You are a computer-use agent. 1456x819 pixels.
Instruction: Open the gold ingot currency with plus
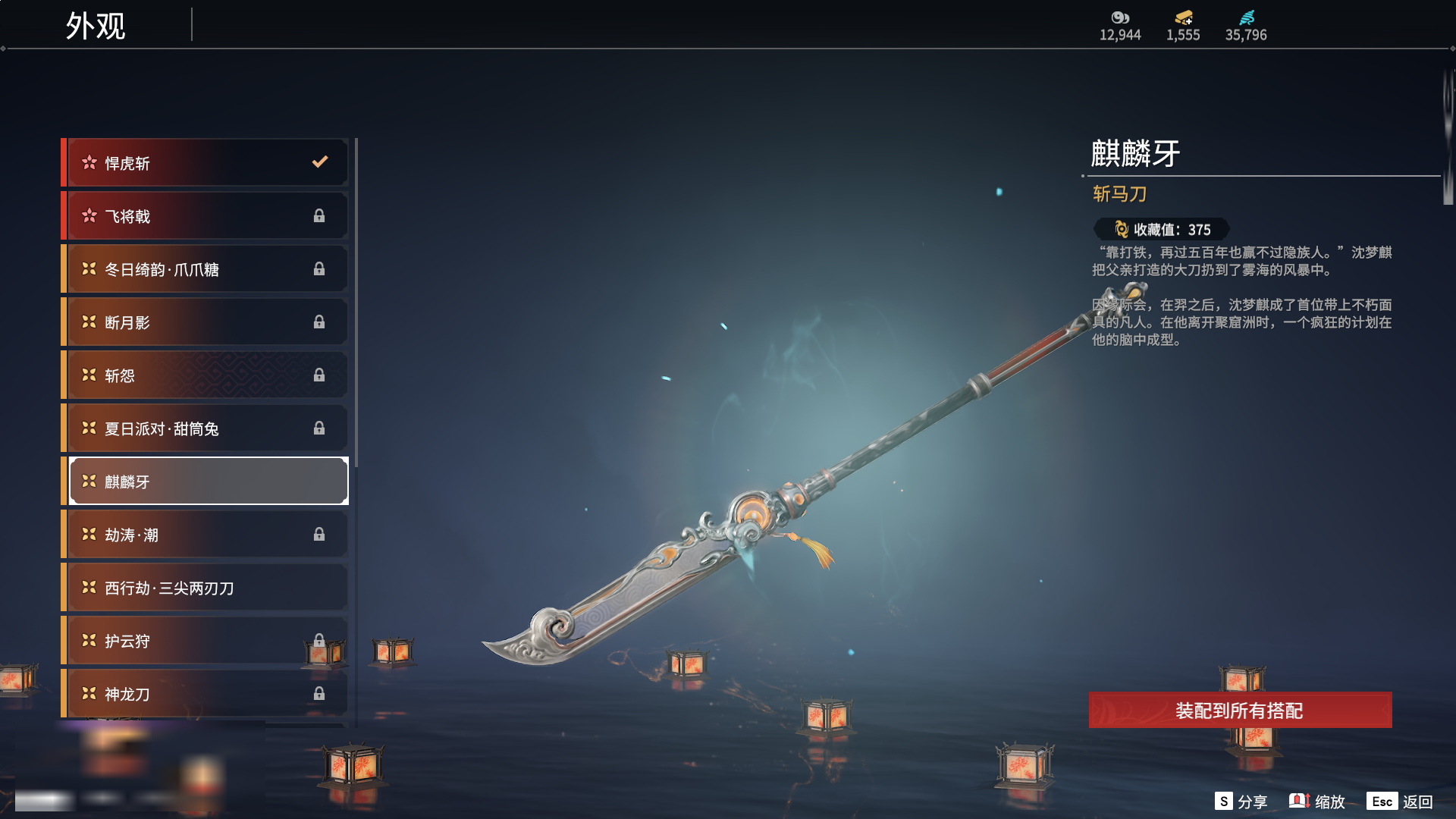point(1183,17)
